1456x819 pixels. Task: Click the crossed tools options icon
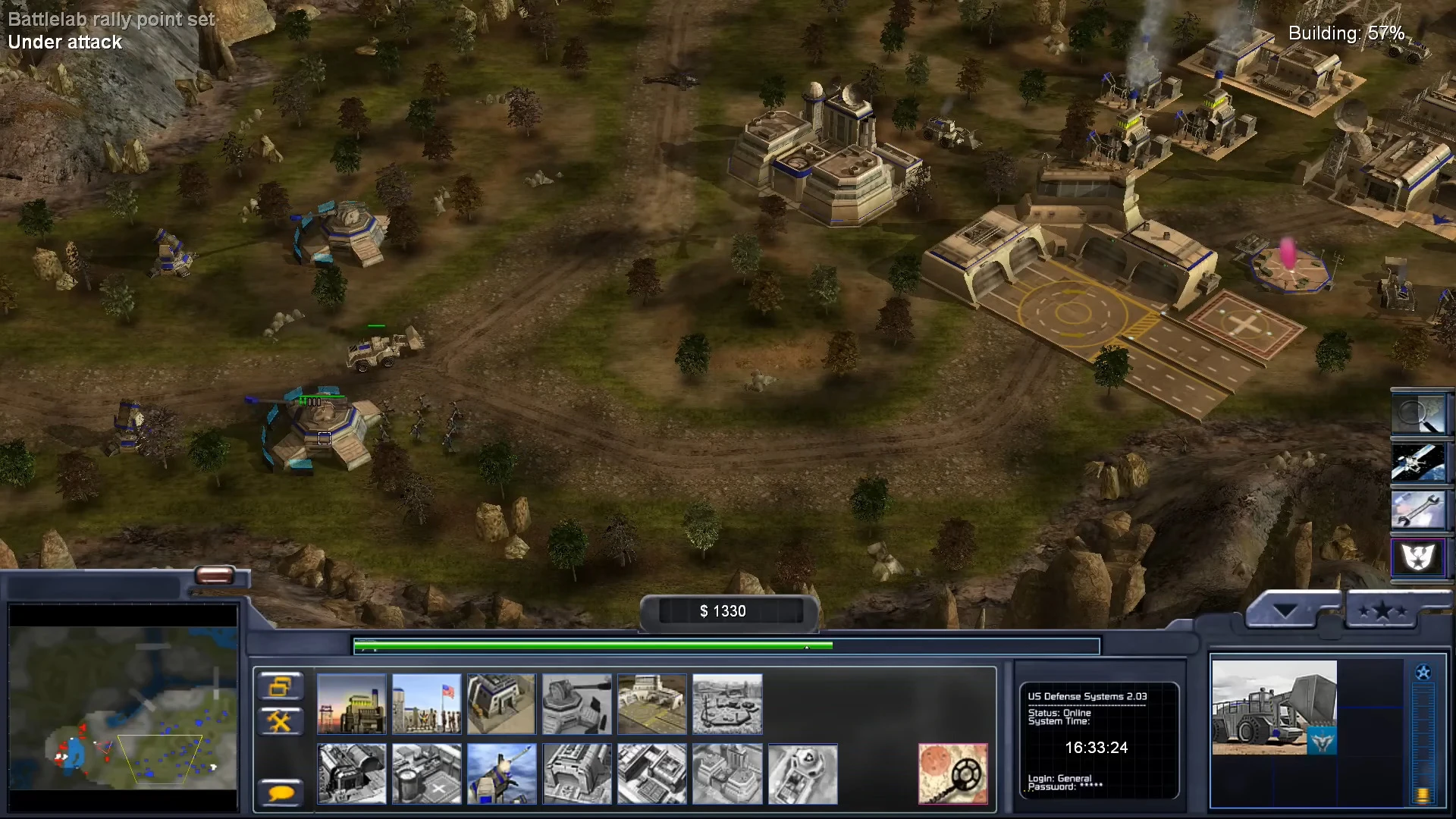pos(281,720)
